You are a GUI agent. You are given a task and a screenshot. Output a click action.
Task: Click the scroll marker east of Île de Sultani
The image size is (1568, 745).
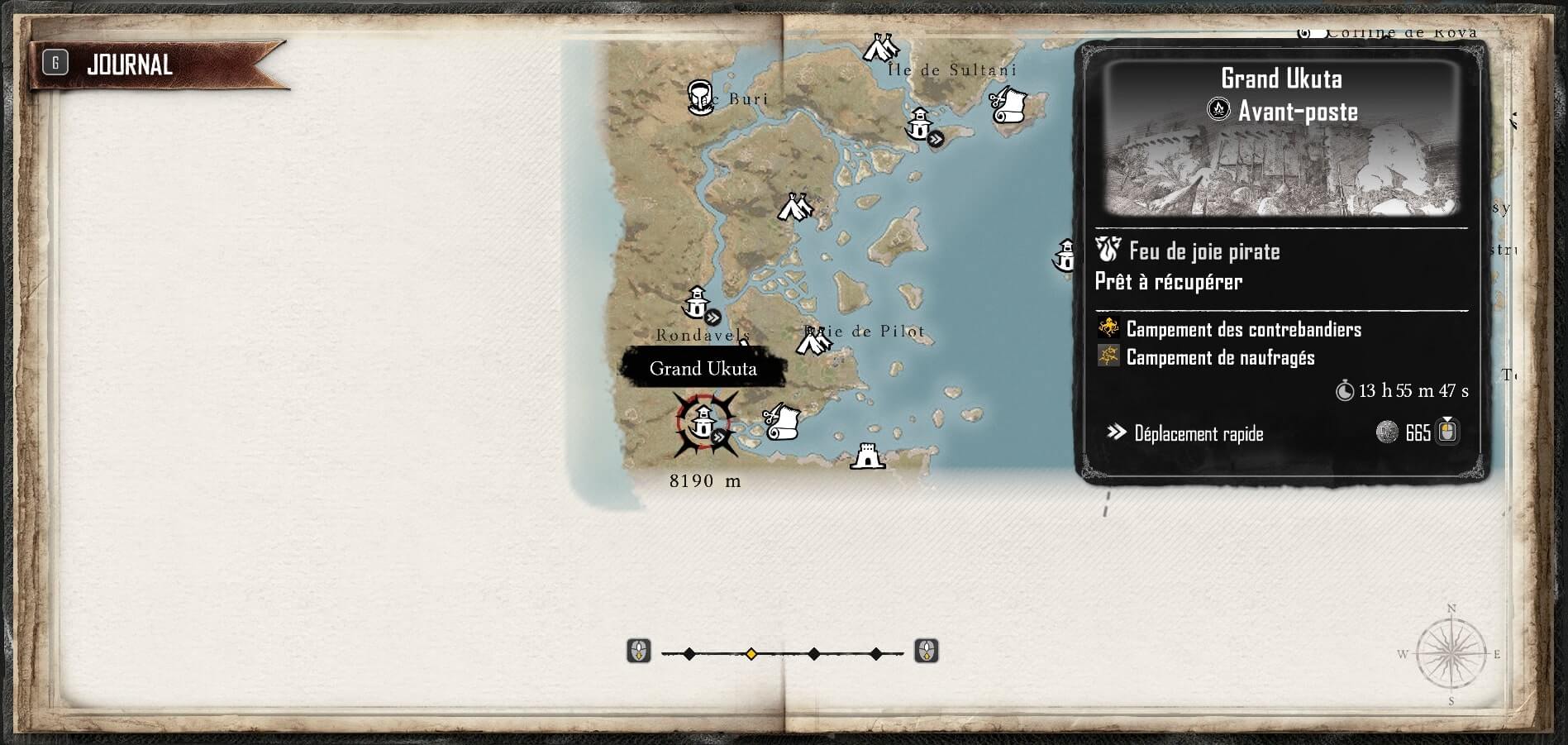pyautogui.click(x=1008, y=105)
